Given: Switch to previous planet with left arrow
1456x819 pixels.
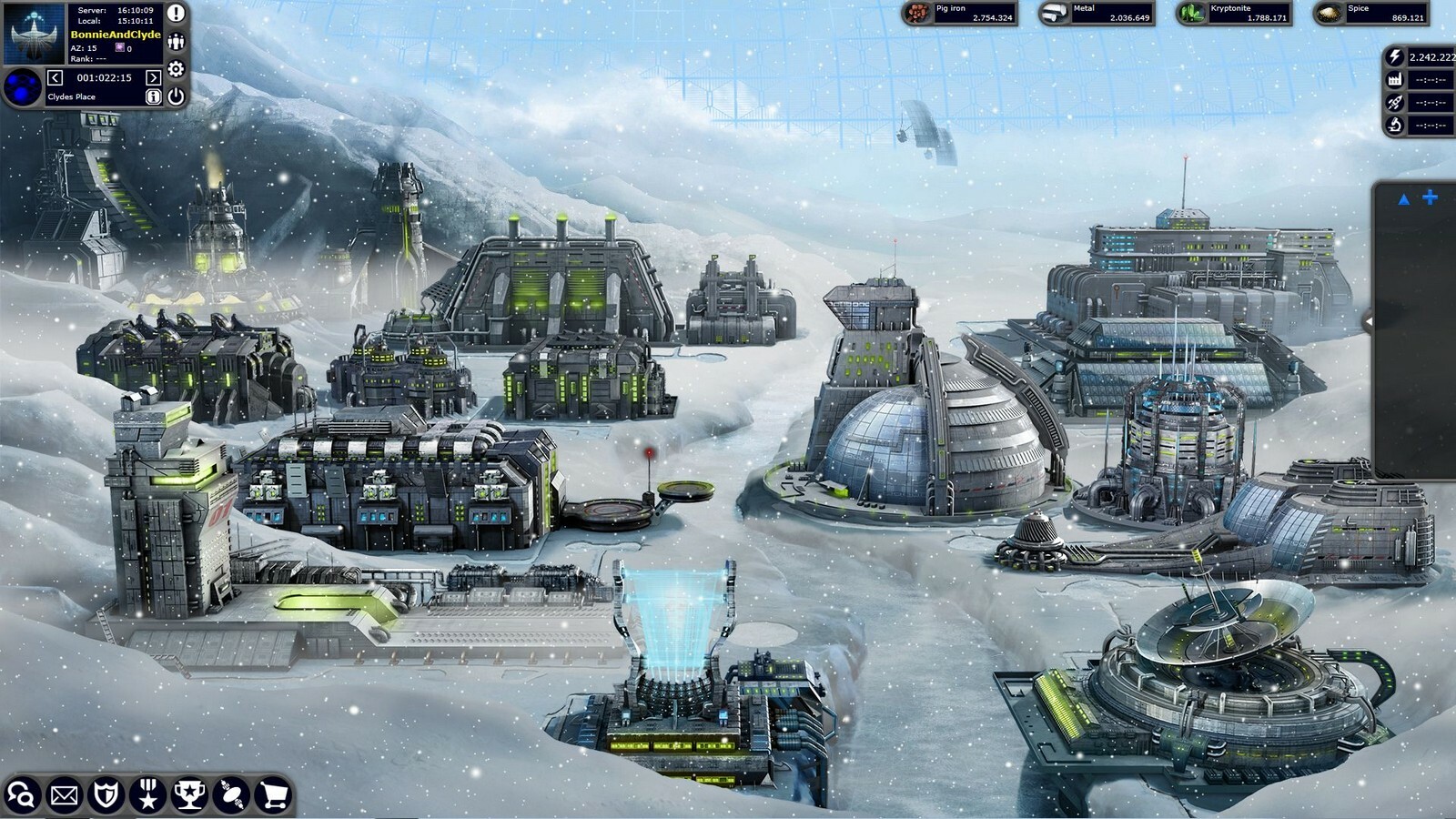Looking at the screenshot, I should [55, 77].
